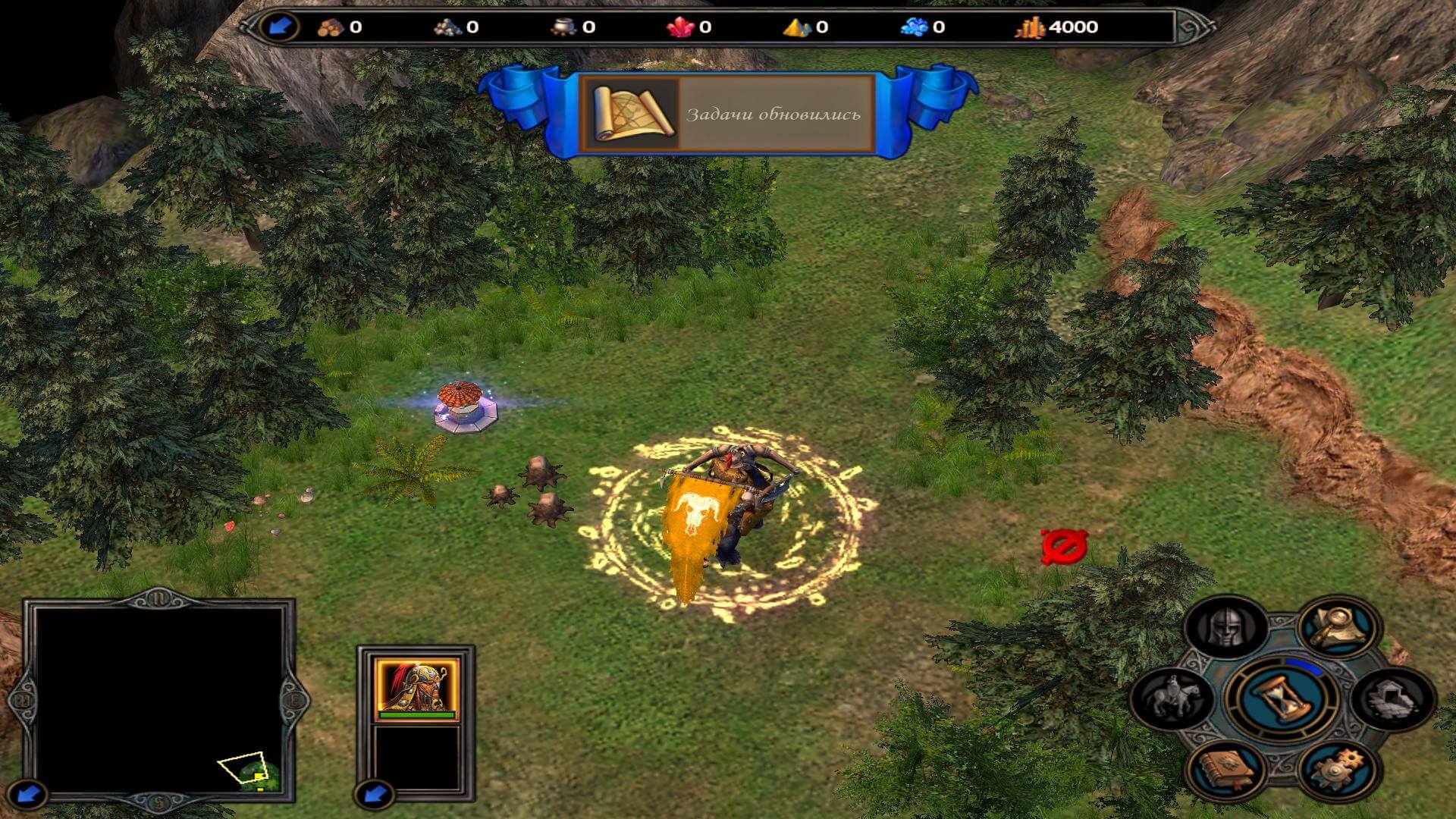
Task: Collapse the minimap with its blue arrow
Action: pyautogui.click(x=29, y=794)
